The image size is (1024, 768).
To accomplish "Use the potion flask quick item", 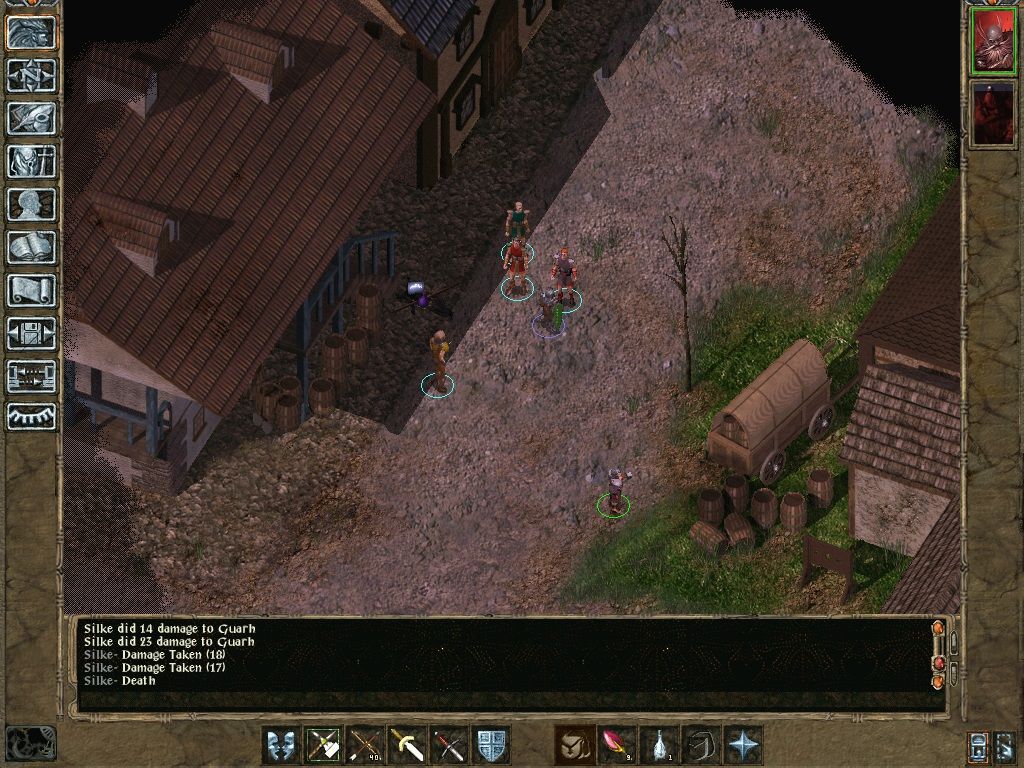I will point(659,745).
